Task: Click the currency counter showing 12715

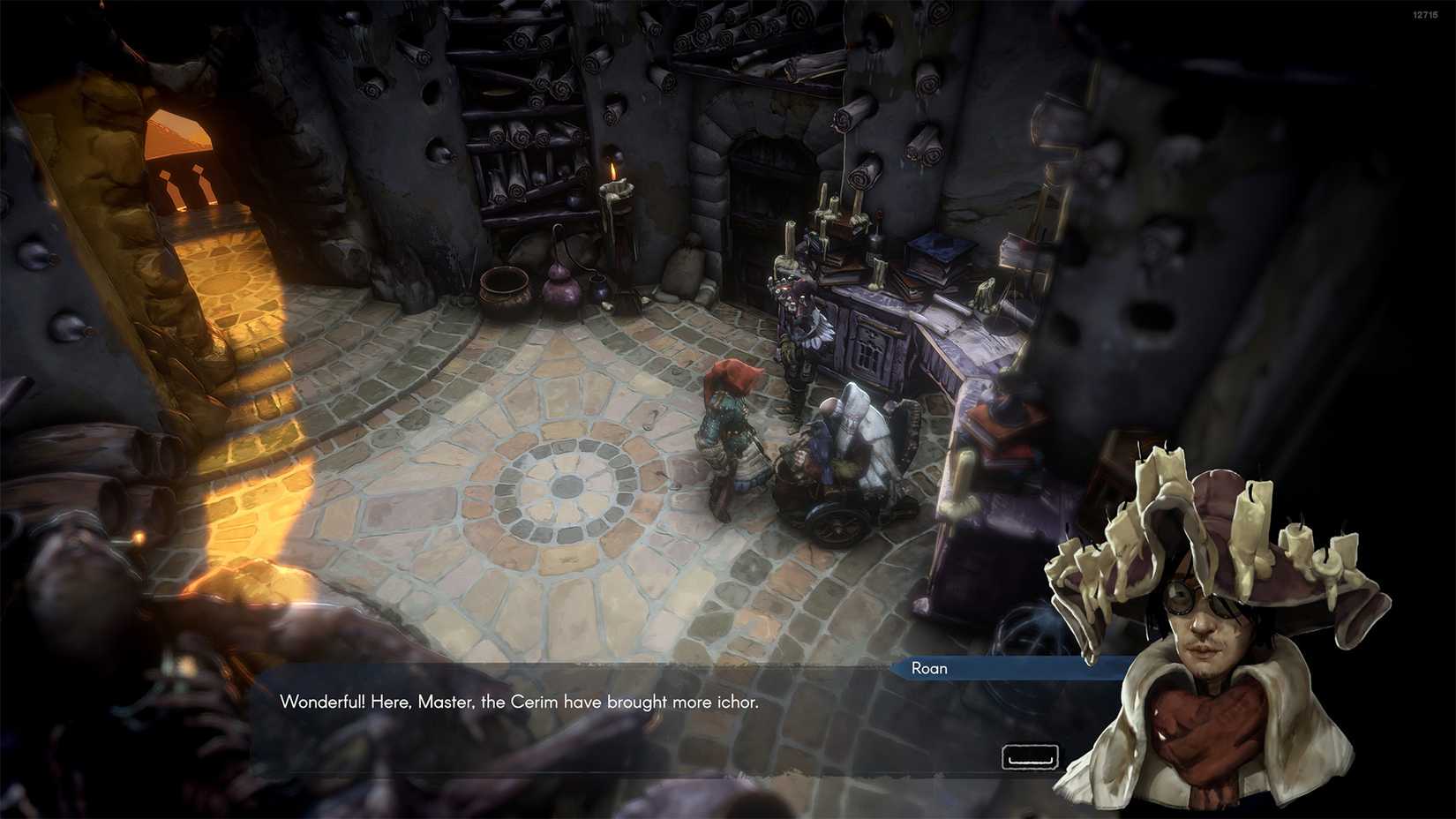Action: coord(1424,12)
